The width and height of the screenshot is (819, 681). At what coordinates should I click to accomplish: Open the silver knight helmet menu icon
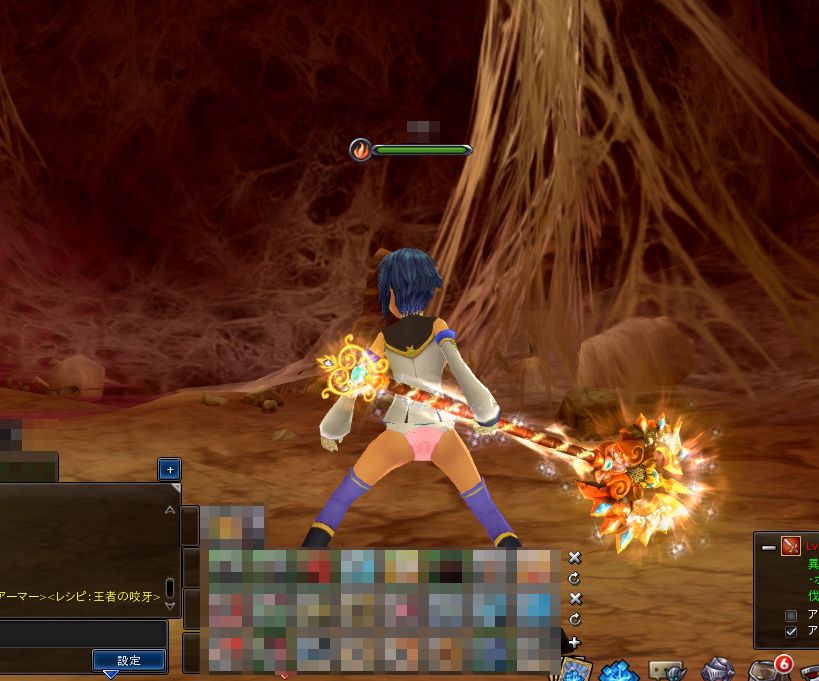[716, 670]
